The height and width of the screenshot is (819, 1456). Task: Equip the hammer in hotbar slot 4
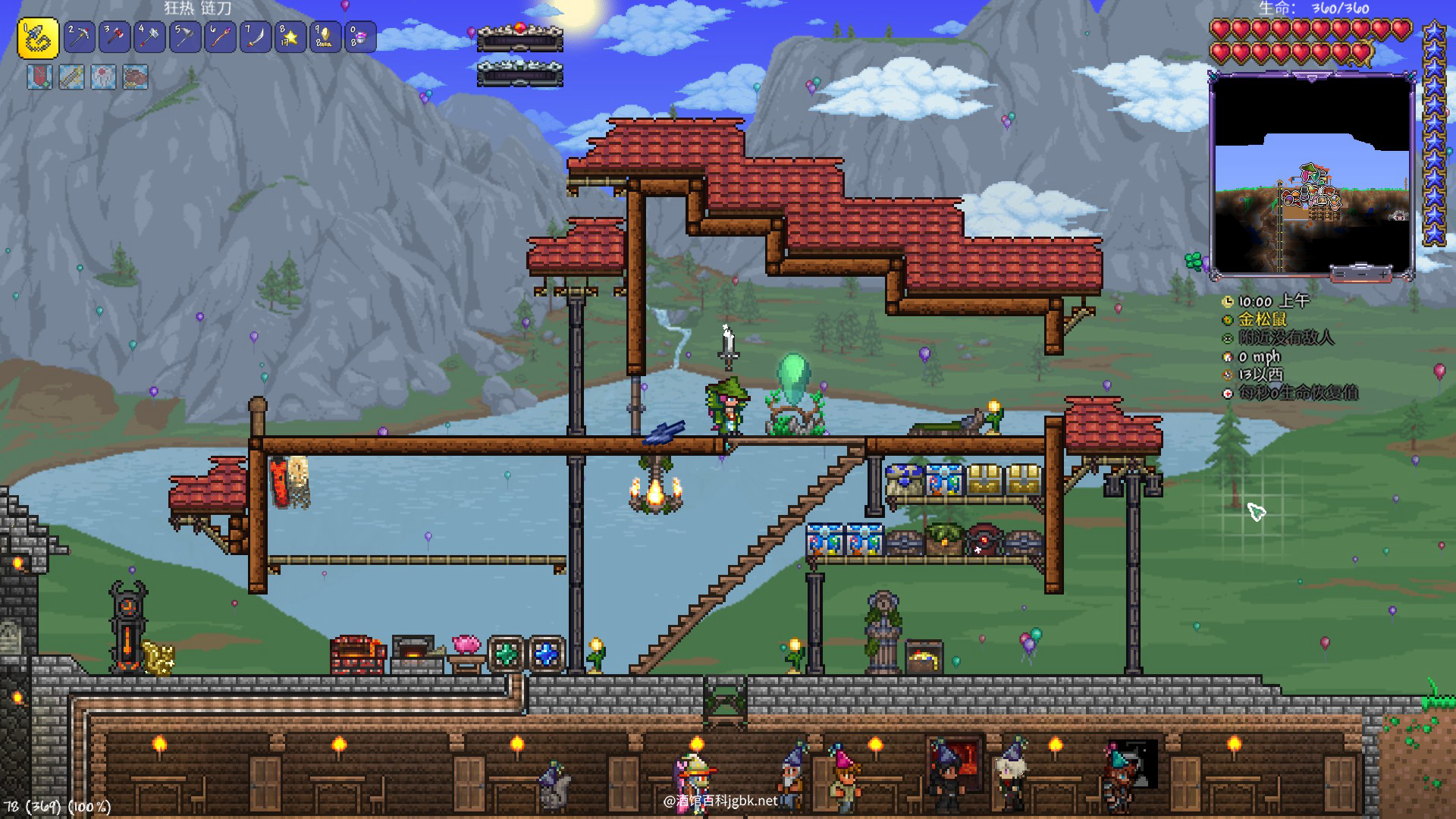tap(149, 36)
